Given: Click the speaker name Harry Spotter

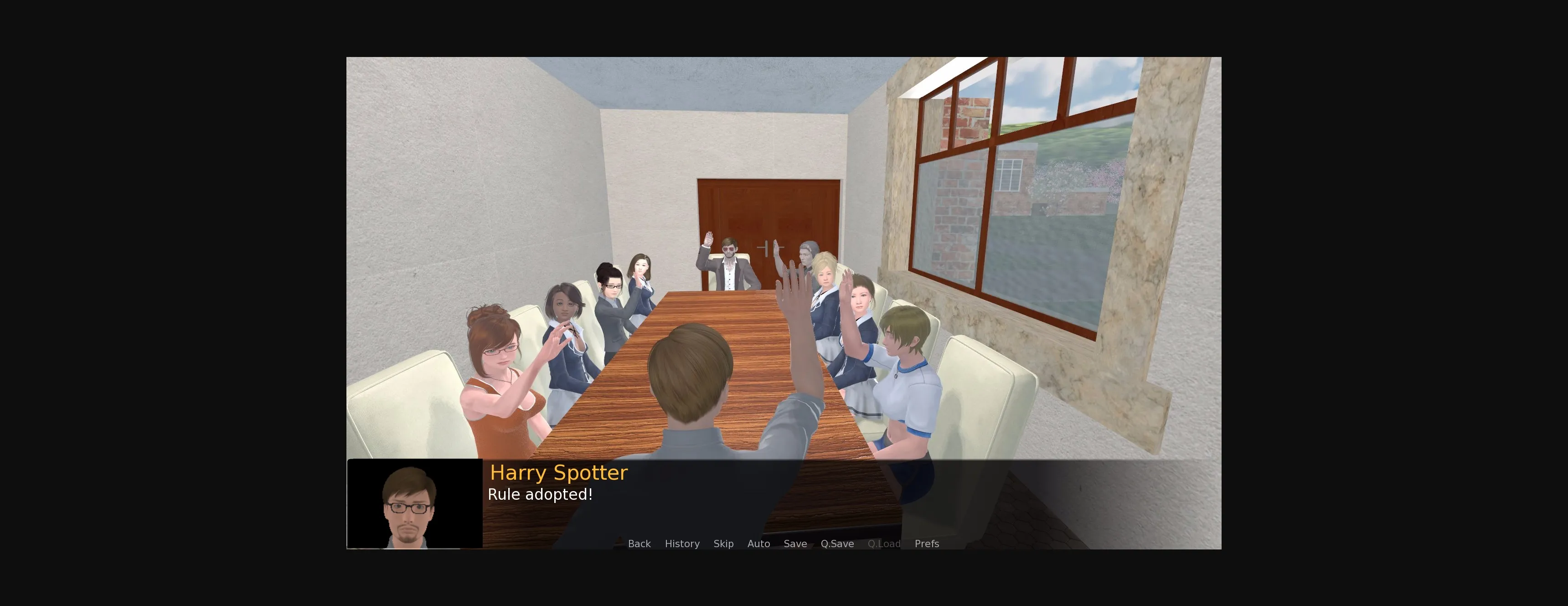Looking at the screenshot, I should point(559,472).
